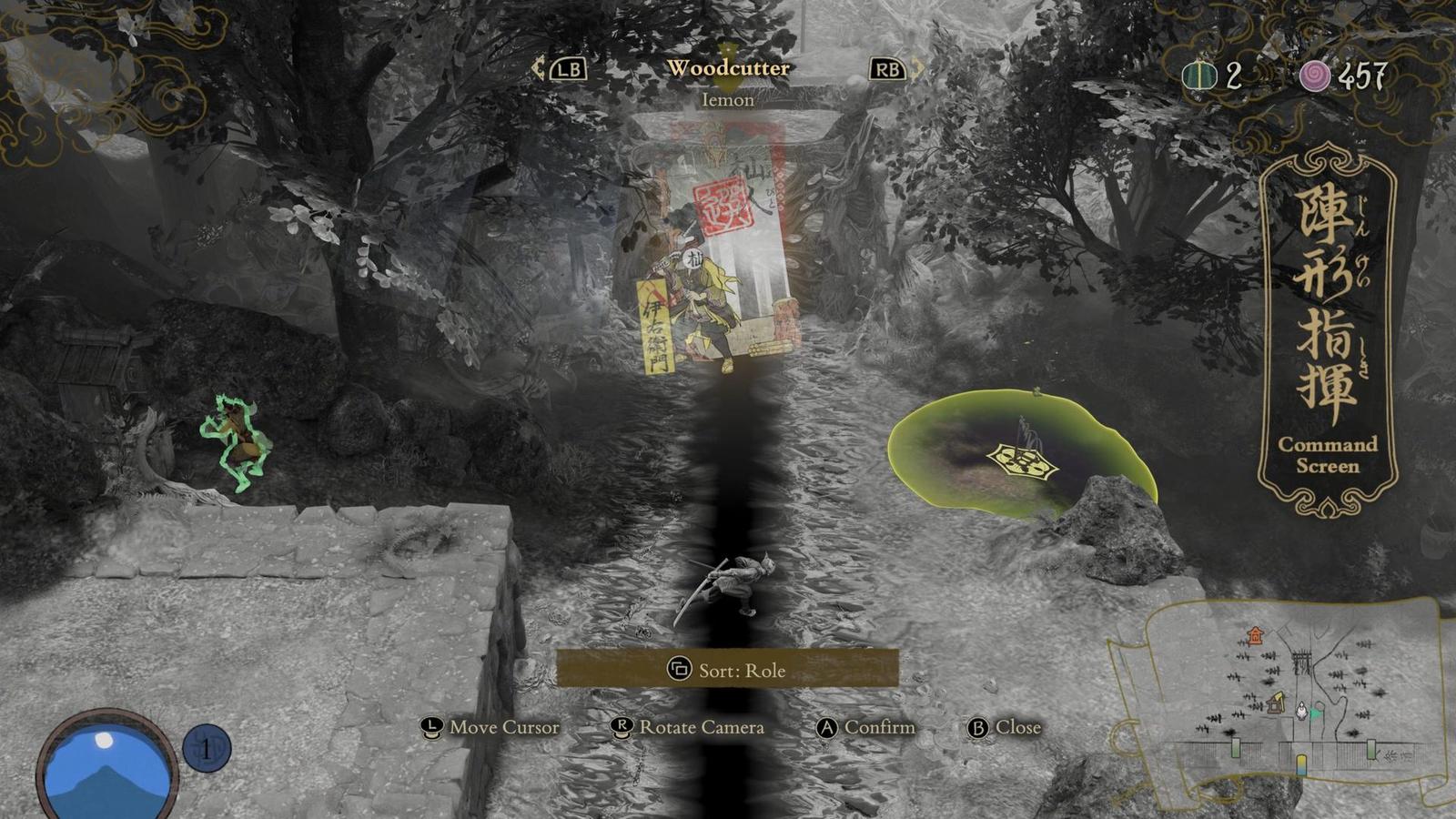This screenshot has width=1456, height=819.
Task: Select the white hen marker on the minimap
Action: [1301, 711]
